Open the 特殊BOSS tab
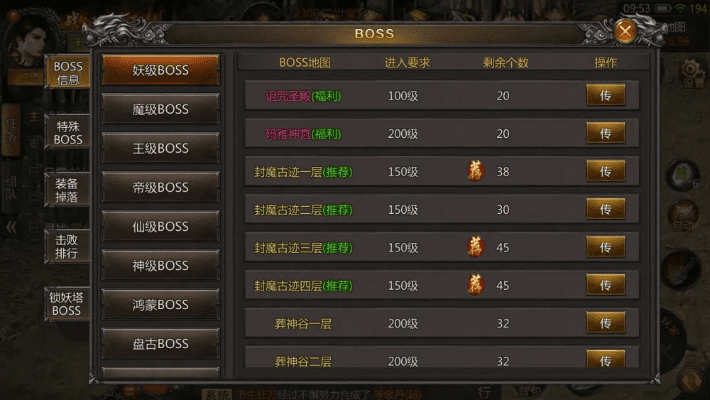Image resolution: width=710 pixels, height=400 pixels. tap(68, 133)
